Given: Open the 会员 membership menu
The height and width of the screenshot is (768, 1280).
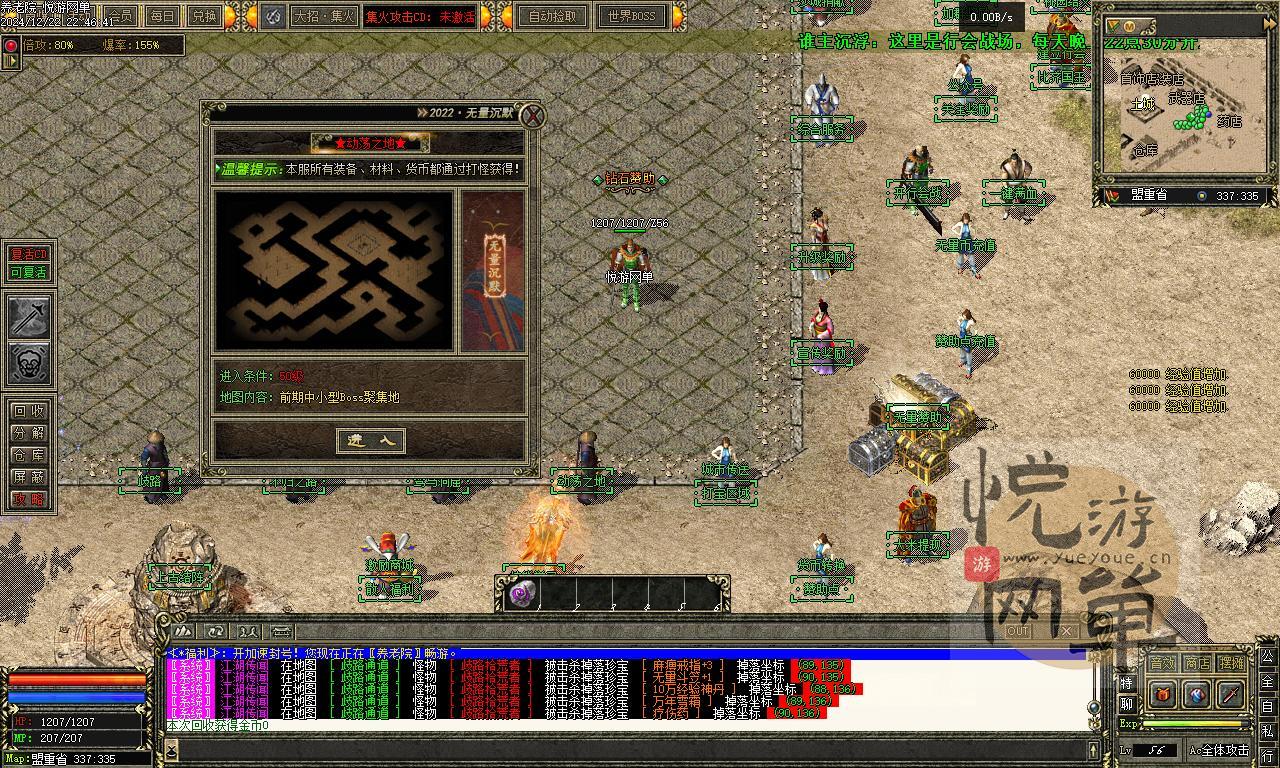Looking at the screenshot, I should 121,16.
